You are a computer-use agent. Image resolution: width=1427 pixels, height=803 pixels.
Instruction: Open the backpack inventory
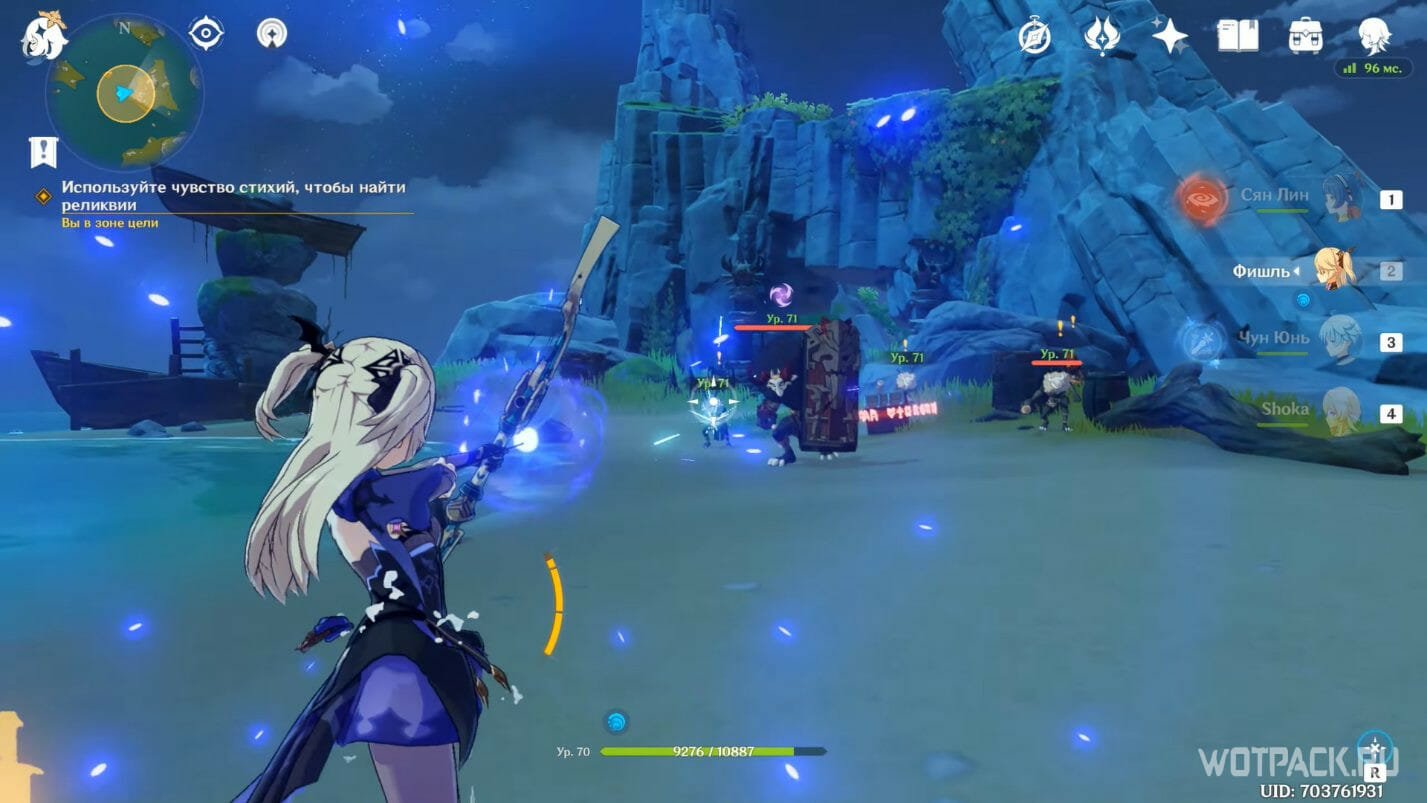(x=1305, y=36)
